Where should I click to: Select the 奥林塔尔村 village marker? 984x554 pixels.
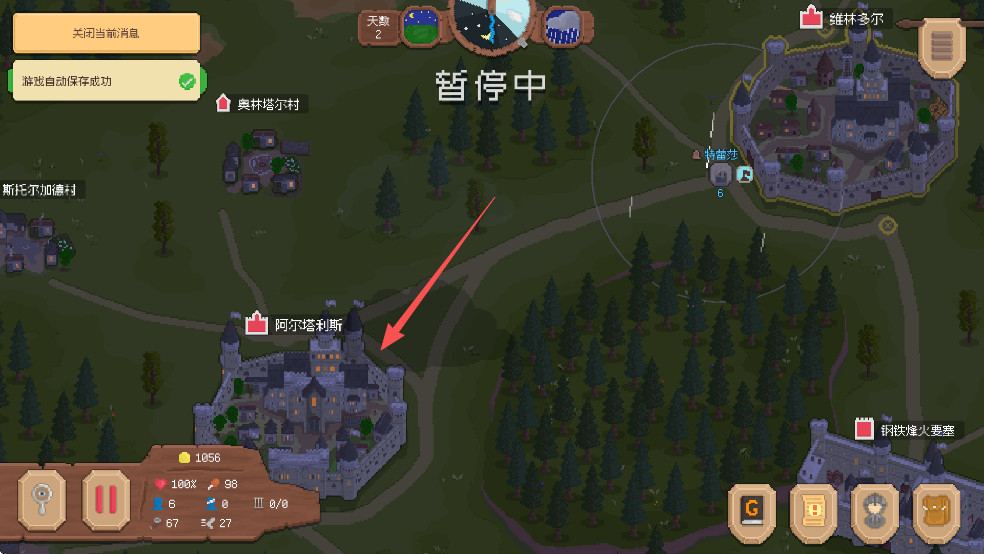[x=223, y=103]
